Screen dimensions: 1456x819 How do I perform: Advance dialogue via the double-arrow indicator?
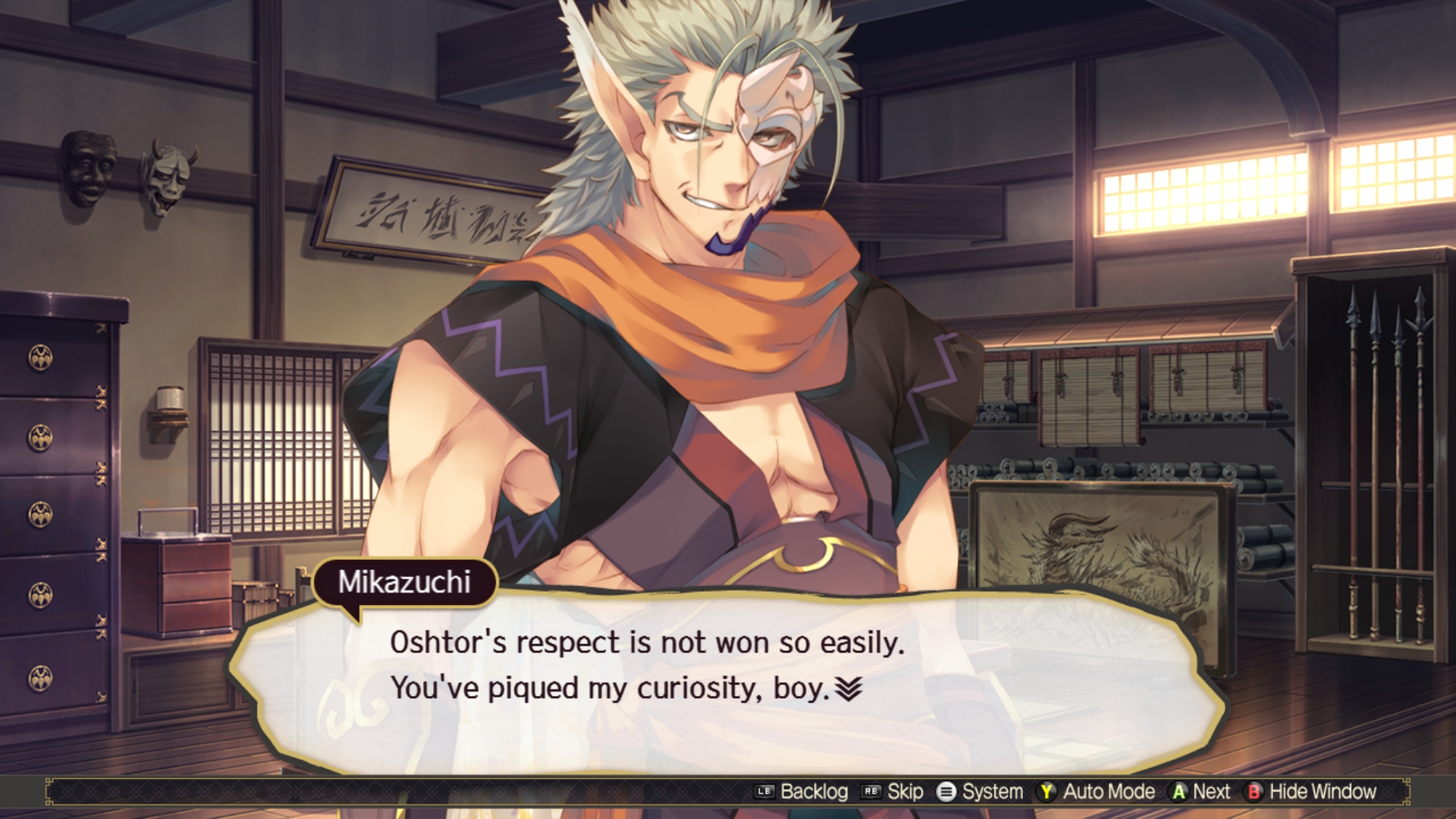click(848, 688)
